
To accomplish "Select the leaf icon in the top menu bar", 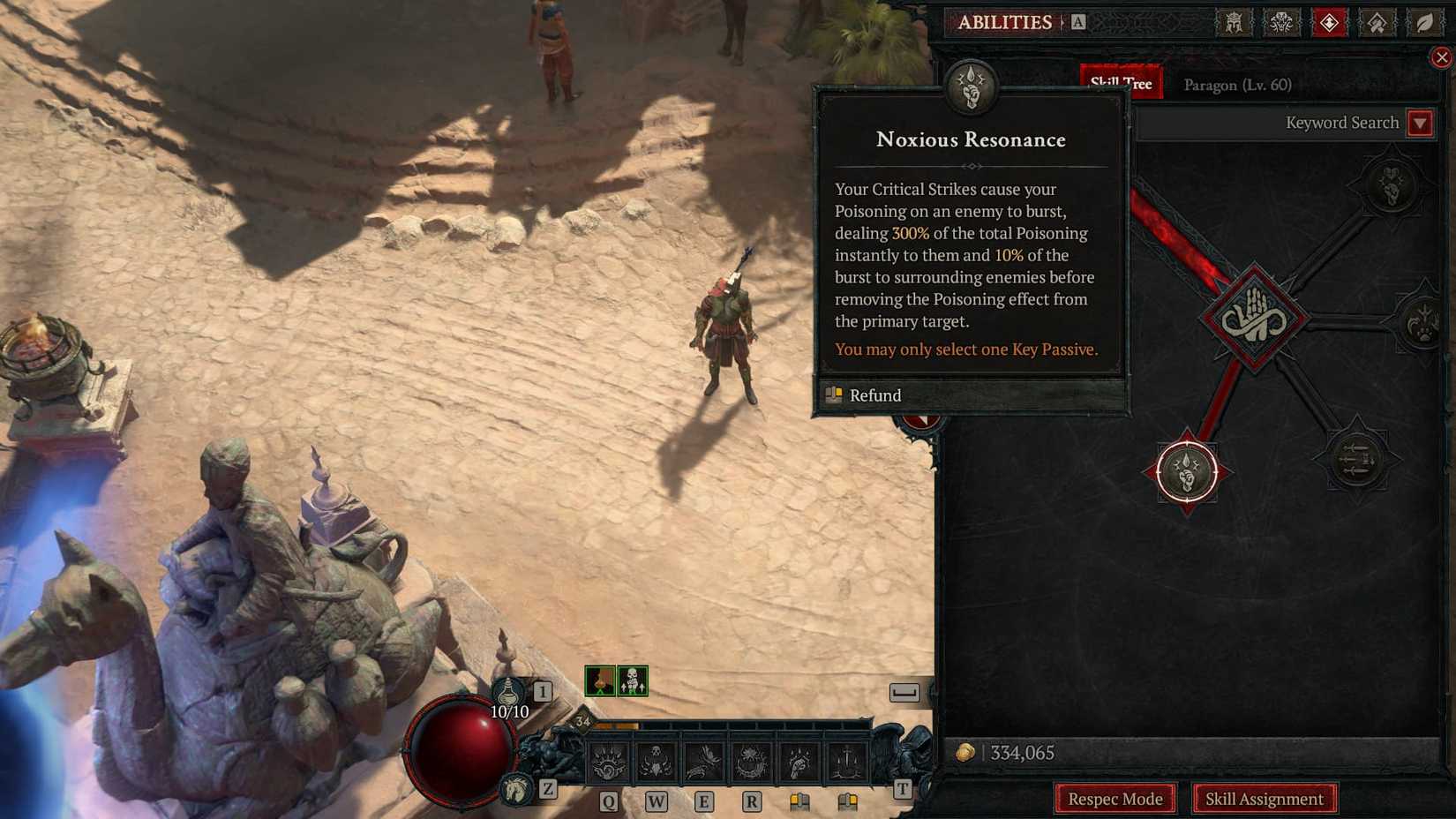I will [x=1425, y=24].
